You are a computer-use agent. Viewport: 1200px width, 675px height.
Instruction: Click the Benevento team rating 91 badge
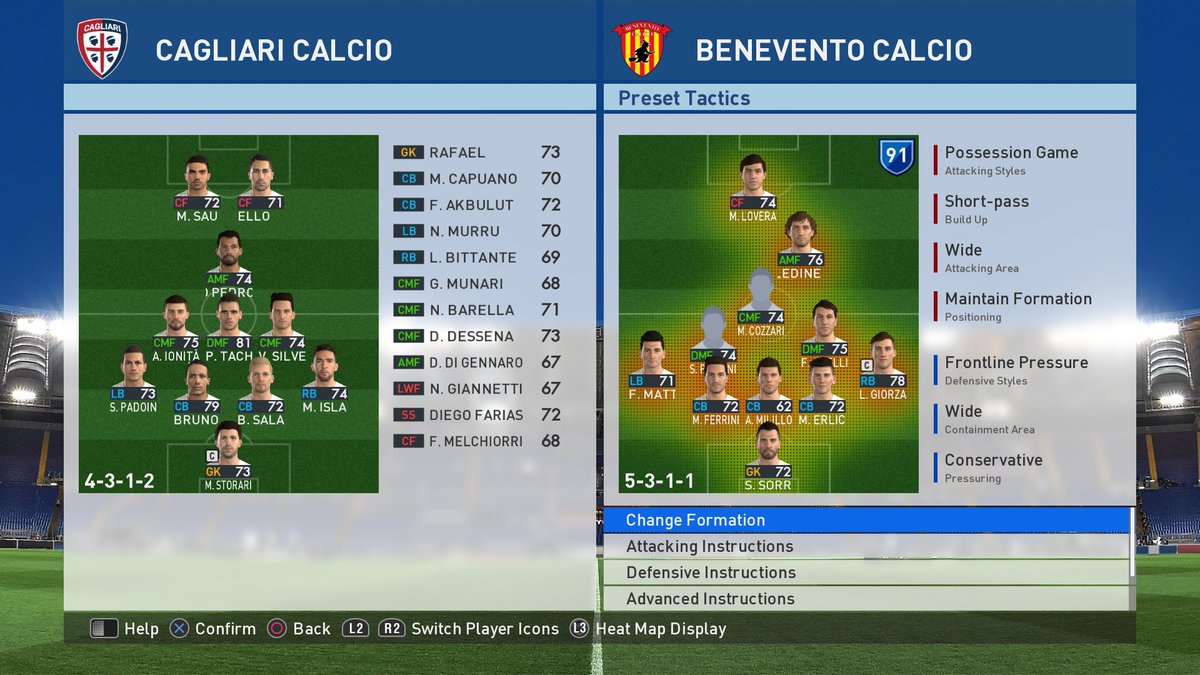895,157
